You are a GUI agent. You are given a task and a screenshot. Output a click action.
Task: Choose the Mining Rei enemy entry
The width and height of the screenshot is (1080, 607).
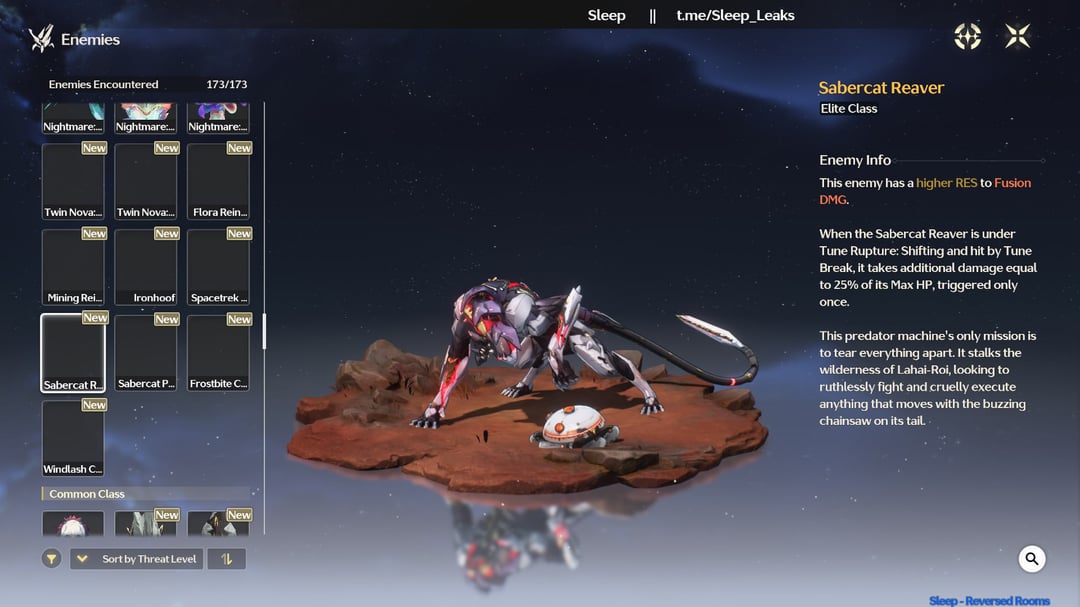pos(73,267)
